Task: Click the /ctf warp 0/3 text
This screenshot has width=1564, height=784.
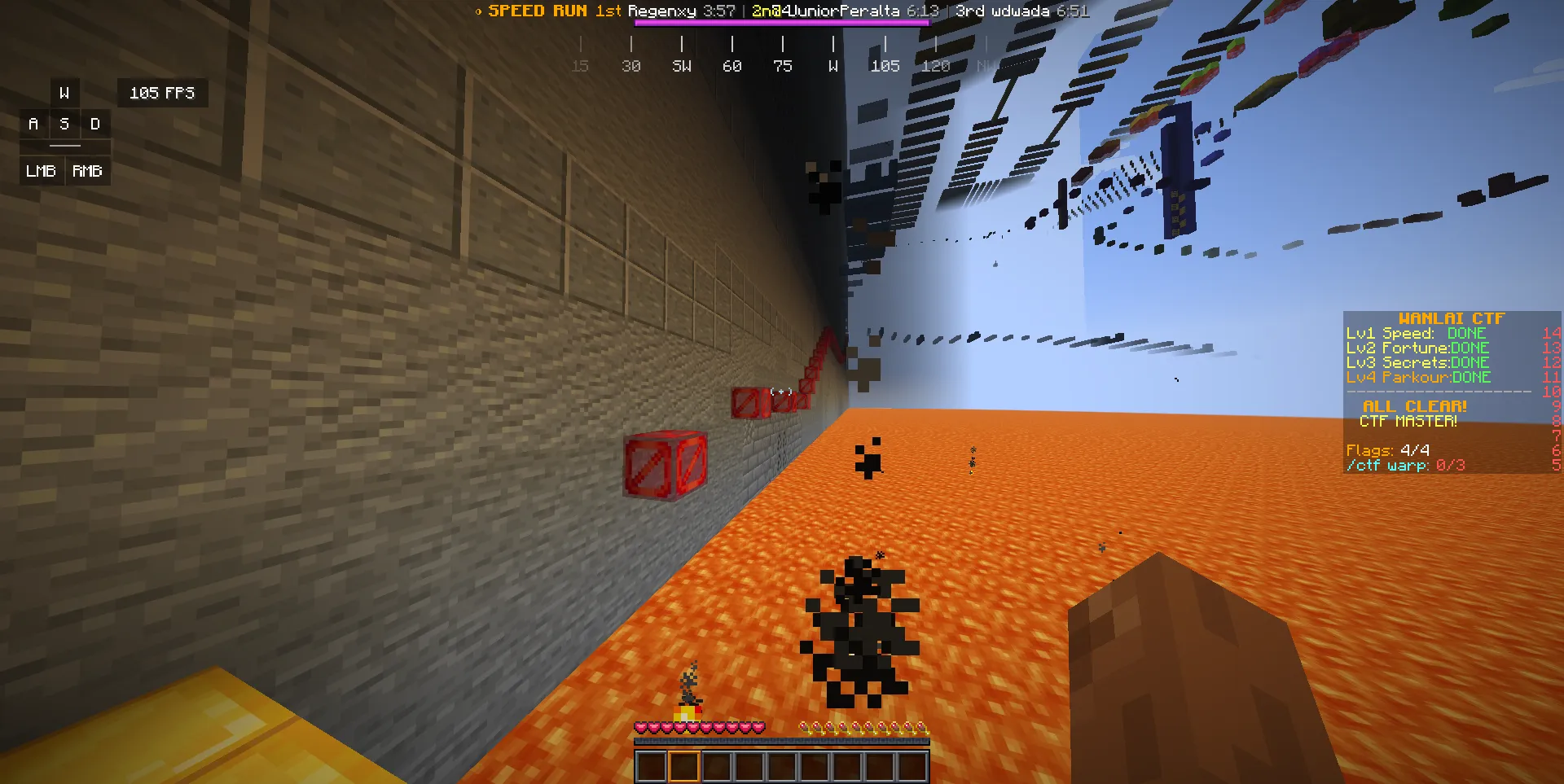Action: 1405,465
